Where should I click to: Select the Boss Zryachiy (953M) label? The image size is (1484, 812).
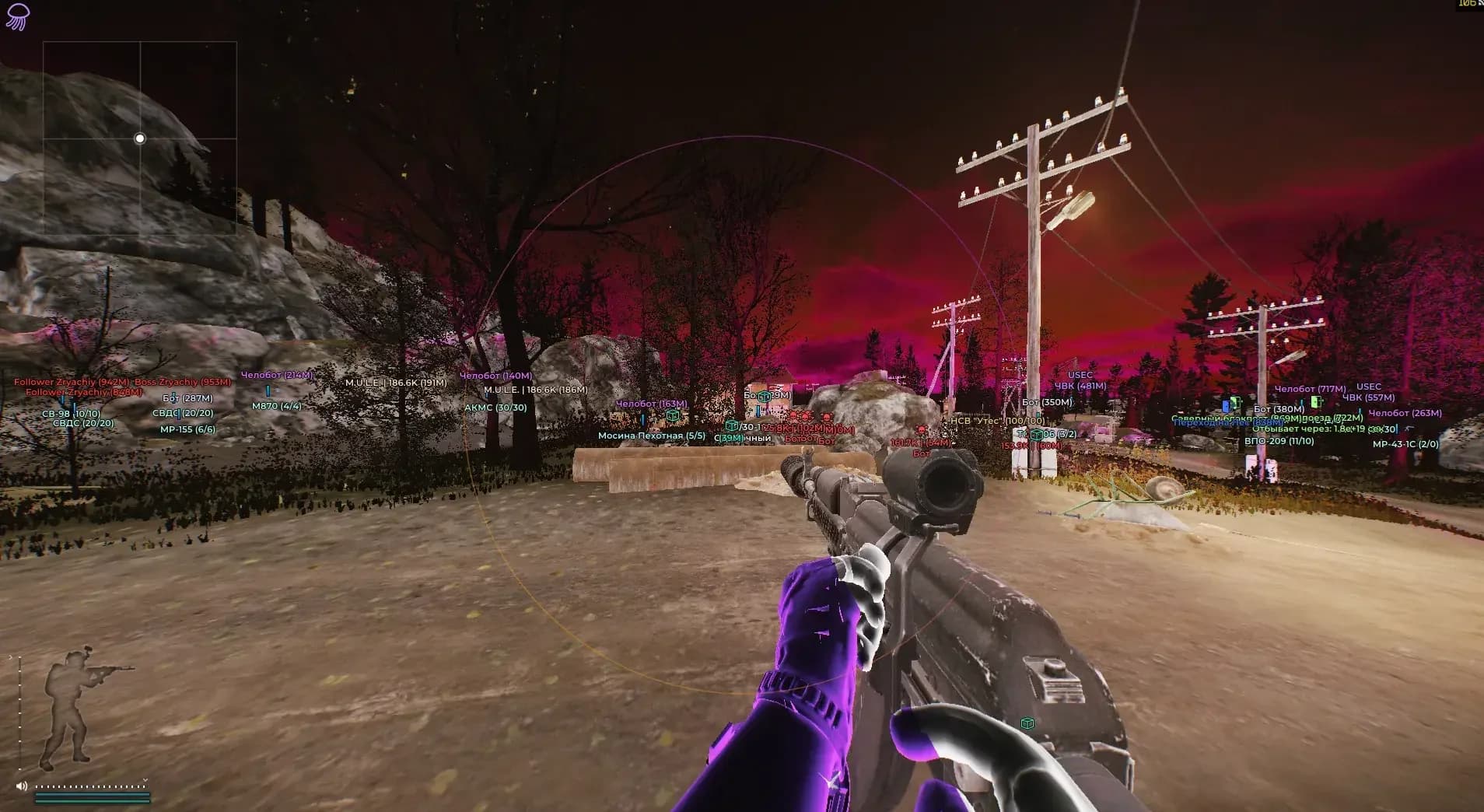[184, 383]
